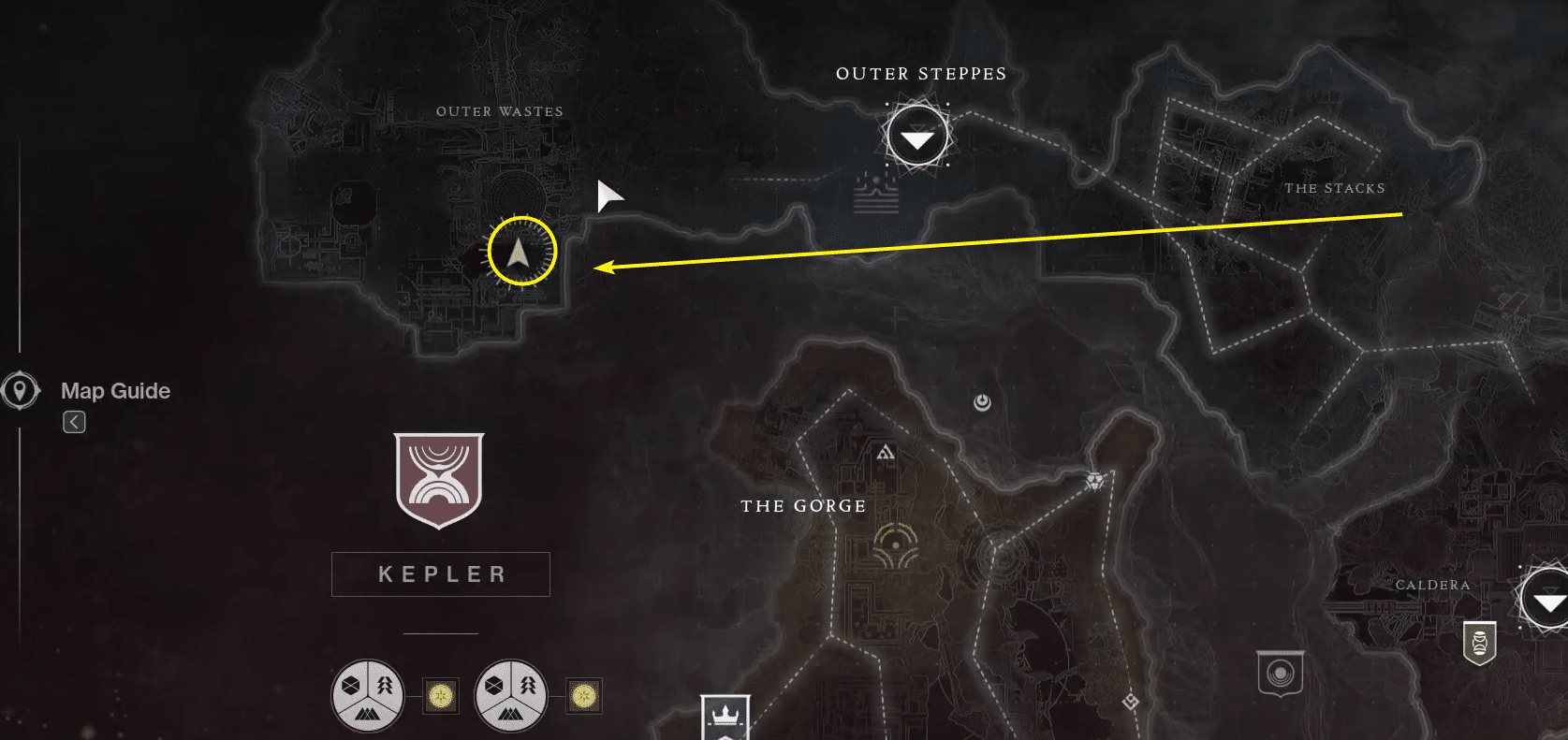Viewport: 1568px width, 740px height.
Task: Click the second tri-class activity circle icon
Action: [x=510, y=695]
